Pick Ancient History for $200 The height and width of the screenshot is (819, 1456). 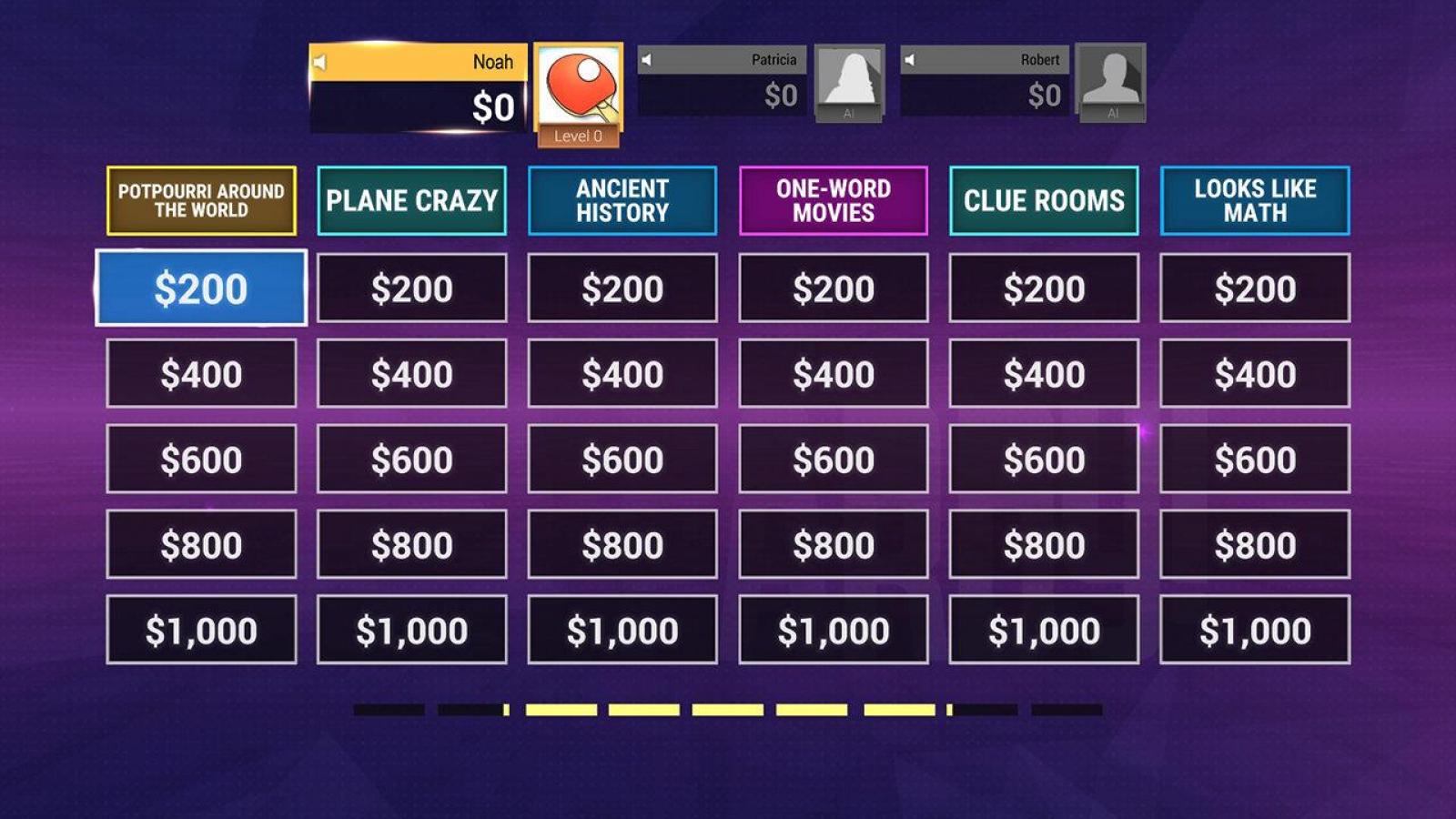click(x=622, y=288)
